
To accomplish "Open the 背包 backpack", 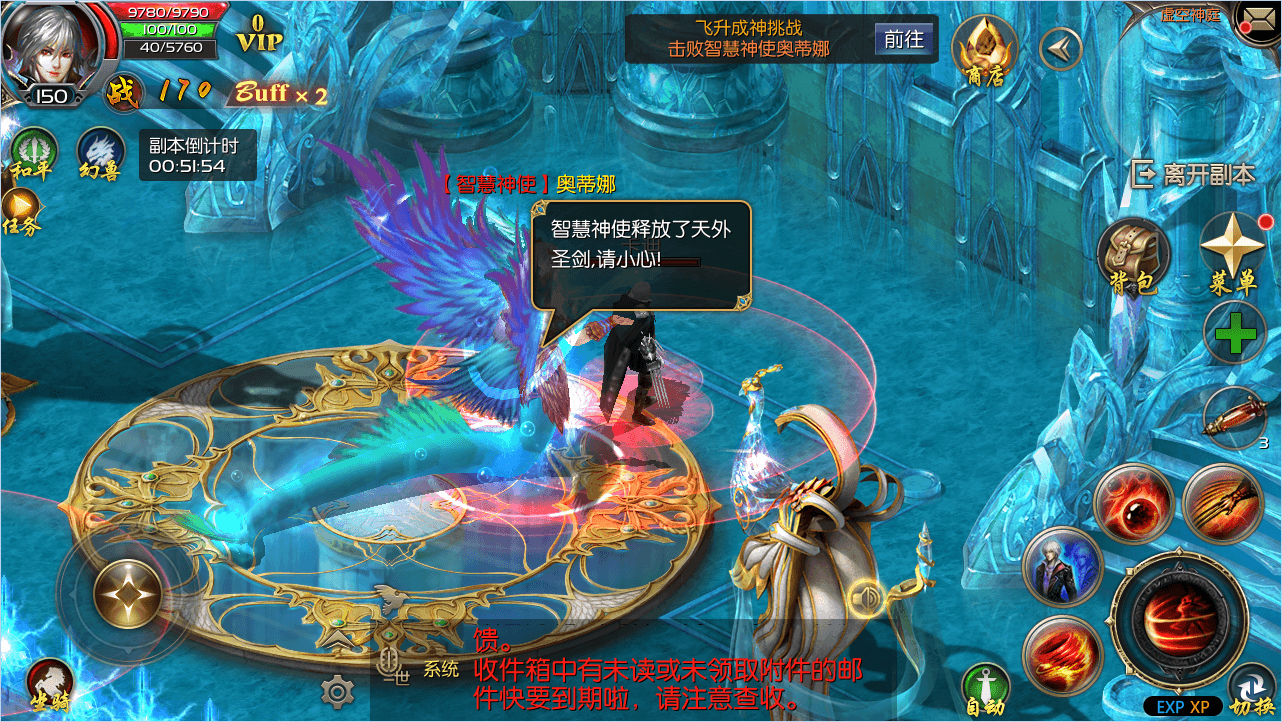I will coord(1133,255).
